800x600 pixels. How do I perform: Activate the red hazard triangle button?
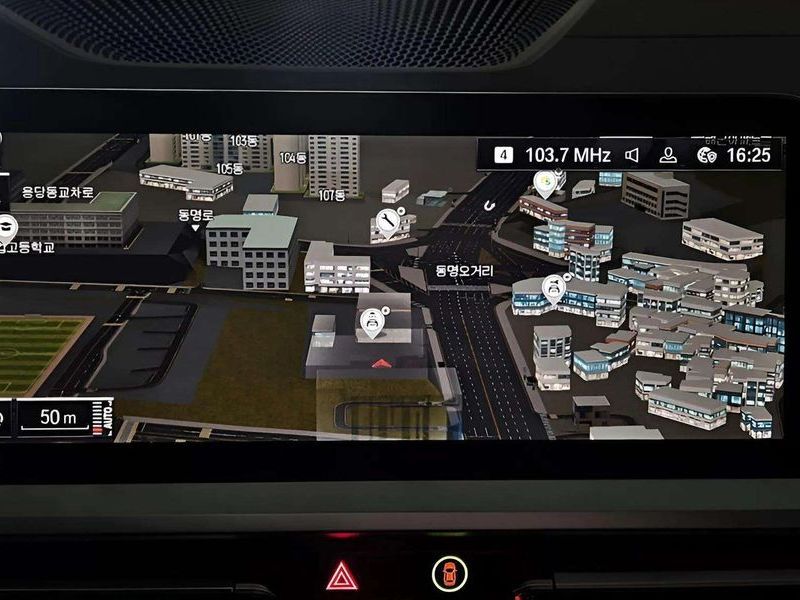(341, 575)
